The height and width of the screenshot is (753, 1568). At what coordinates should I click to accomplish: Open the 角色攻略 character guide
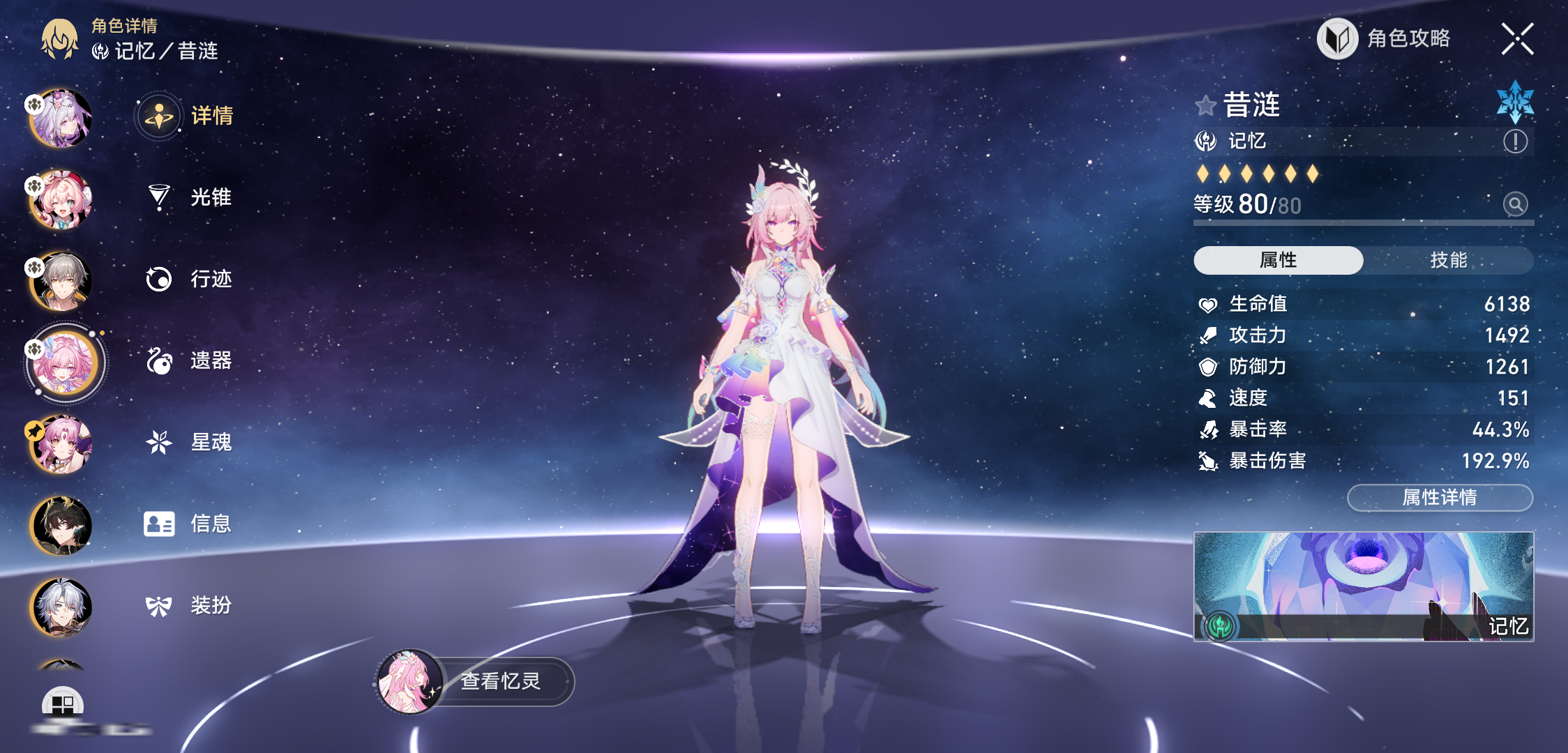[1384, 38]
